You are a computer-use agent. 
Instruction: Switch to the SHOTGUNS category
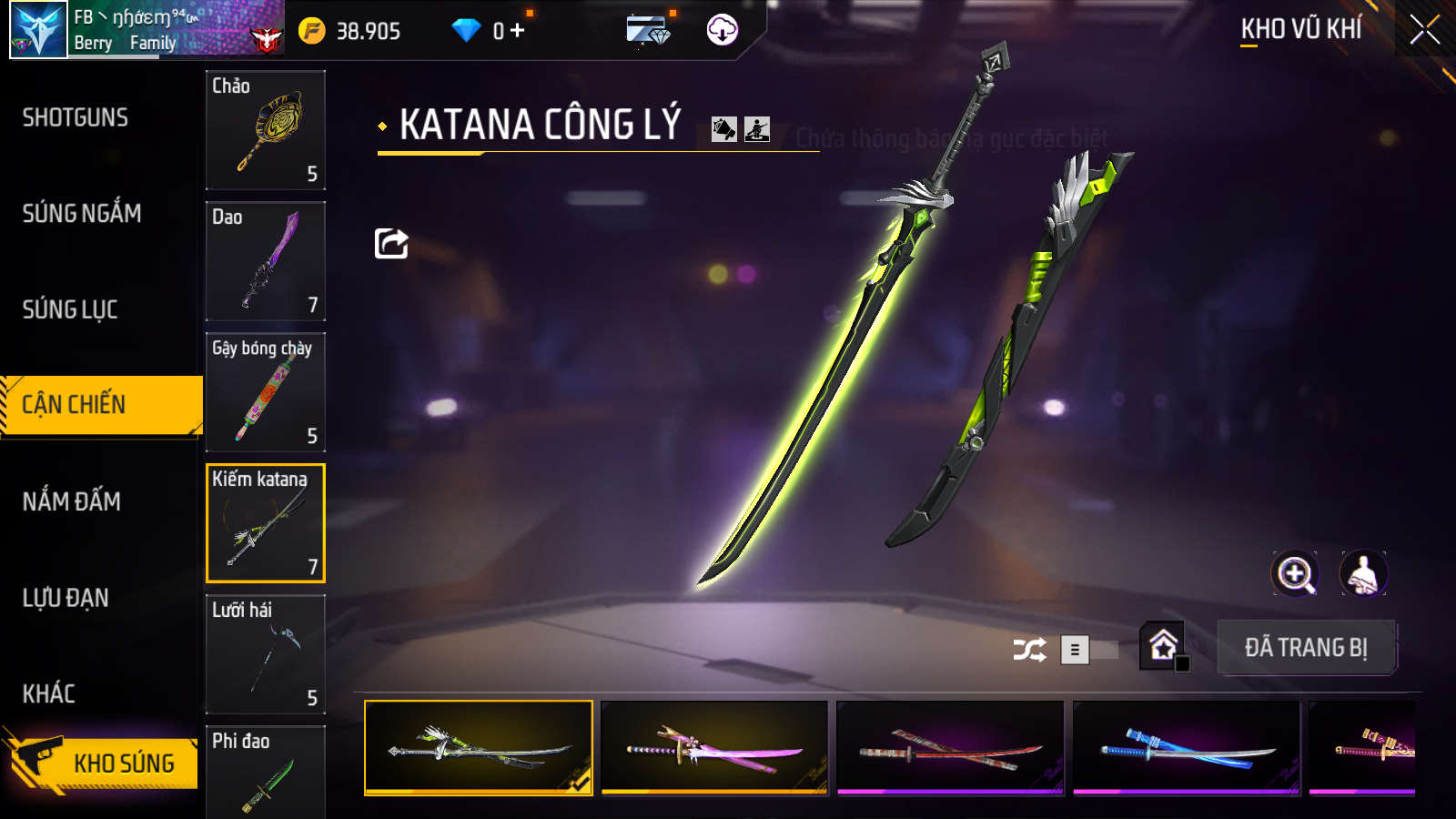pos(76,117)
